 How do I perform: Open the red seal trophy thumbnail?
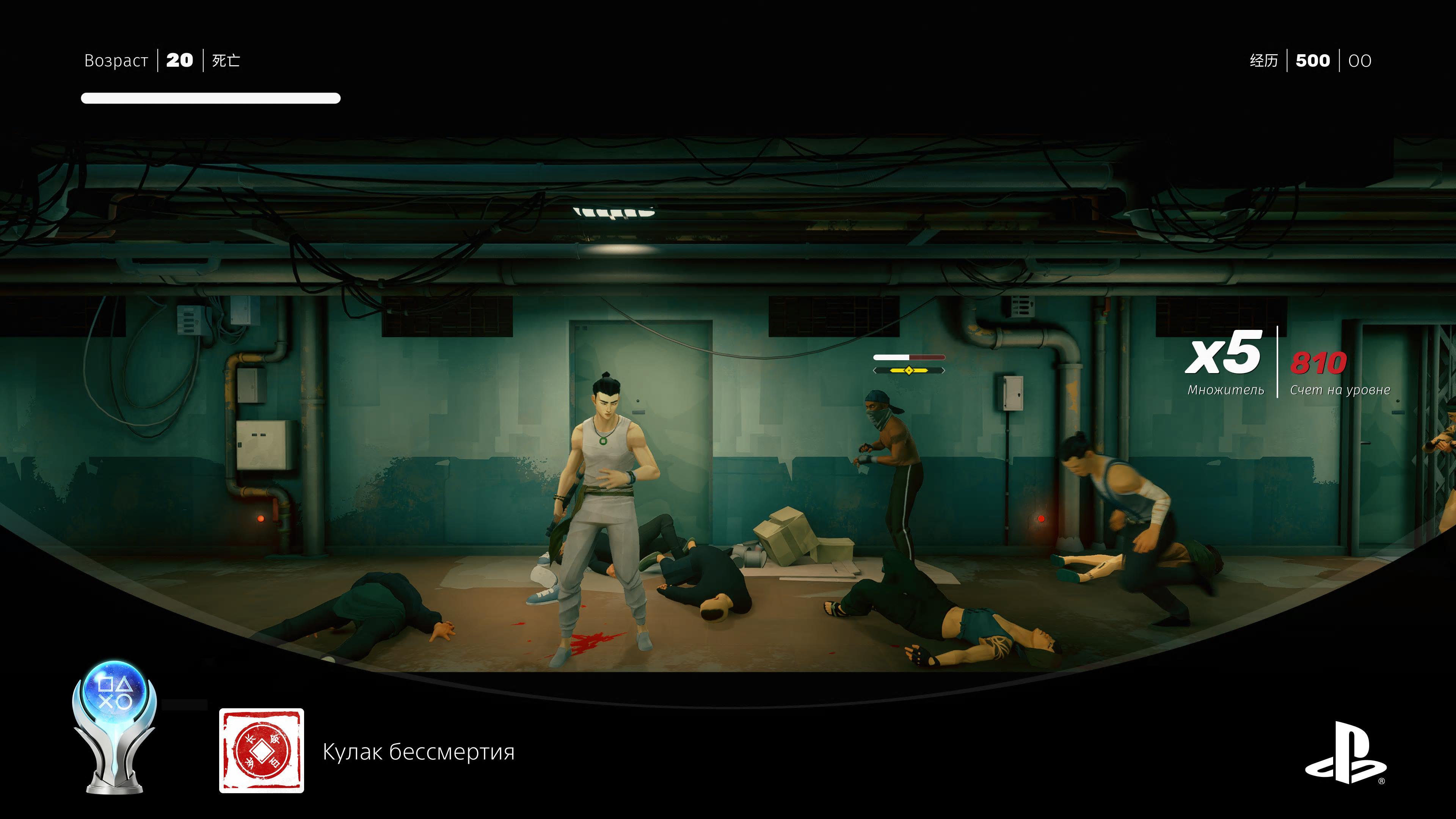pos(261,750)
